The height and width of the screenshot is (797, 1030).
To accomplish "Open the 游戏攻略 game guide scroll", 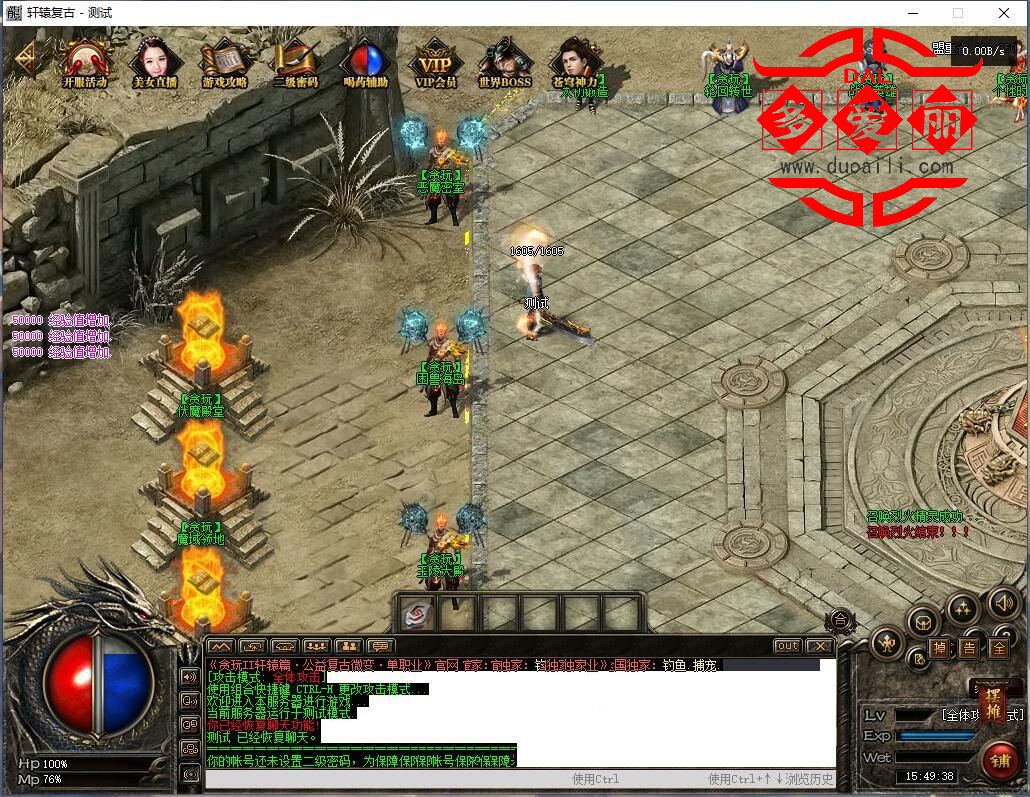I will click(x=224, y=62).
